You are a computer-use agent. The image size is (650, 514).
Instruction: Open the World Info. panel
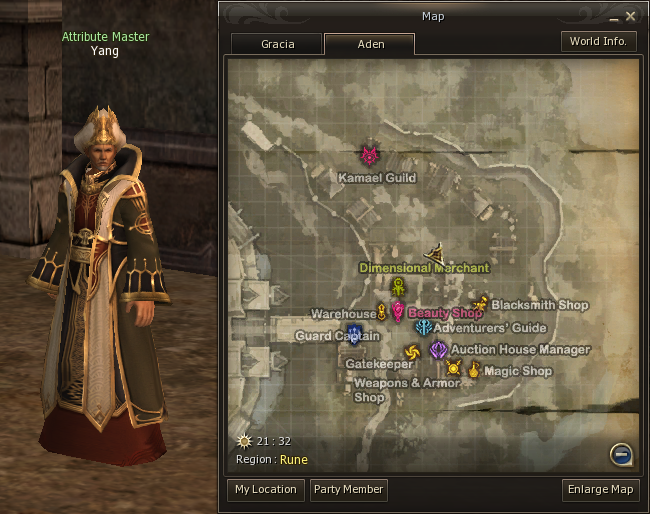(598, 42)
